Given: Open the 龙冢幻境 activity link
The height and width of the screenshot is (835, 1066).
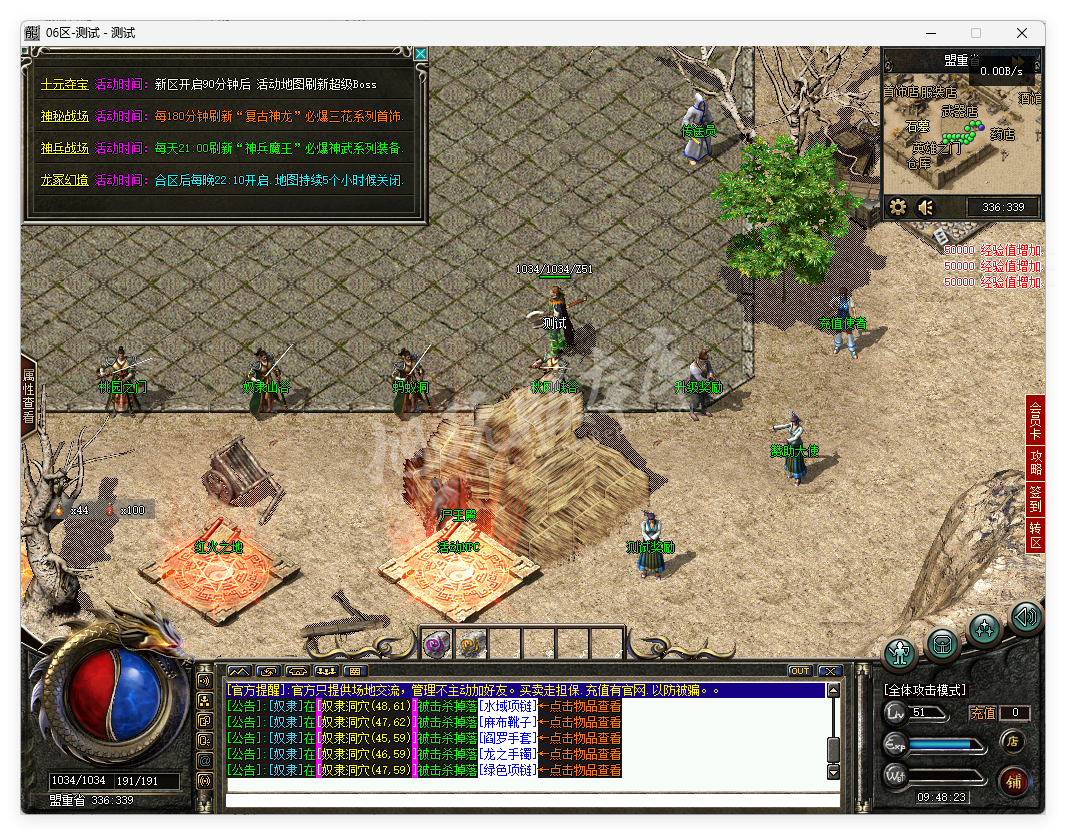Looking at the screenshot, I should (64, 180).
